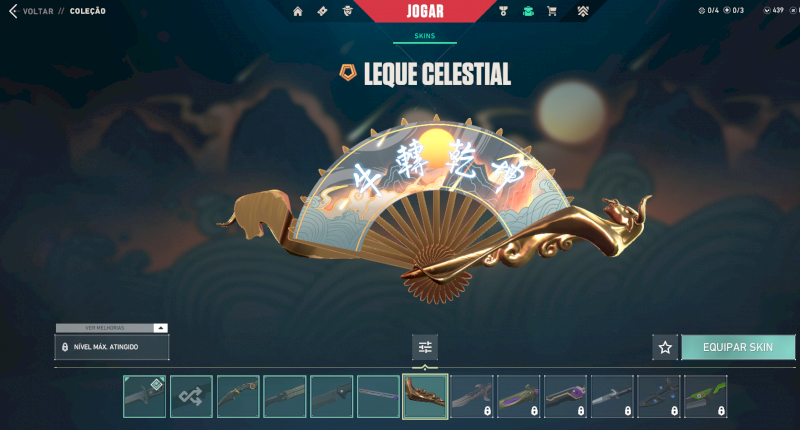Choose the curved karambit skin thumbnail
This screenshot has height=430, width=800.
click(x=238, y=396)
